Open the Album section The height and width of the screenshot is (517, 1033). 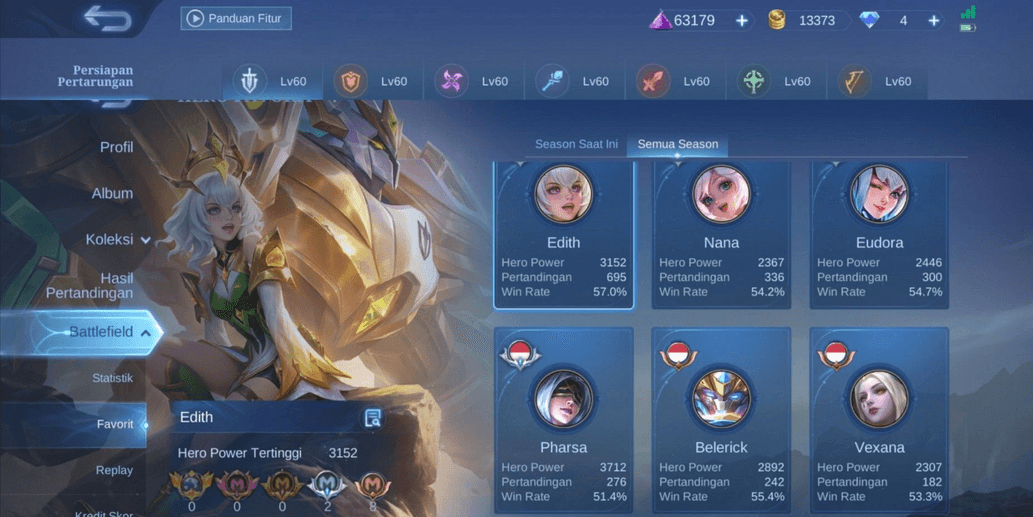coord(112,193)
